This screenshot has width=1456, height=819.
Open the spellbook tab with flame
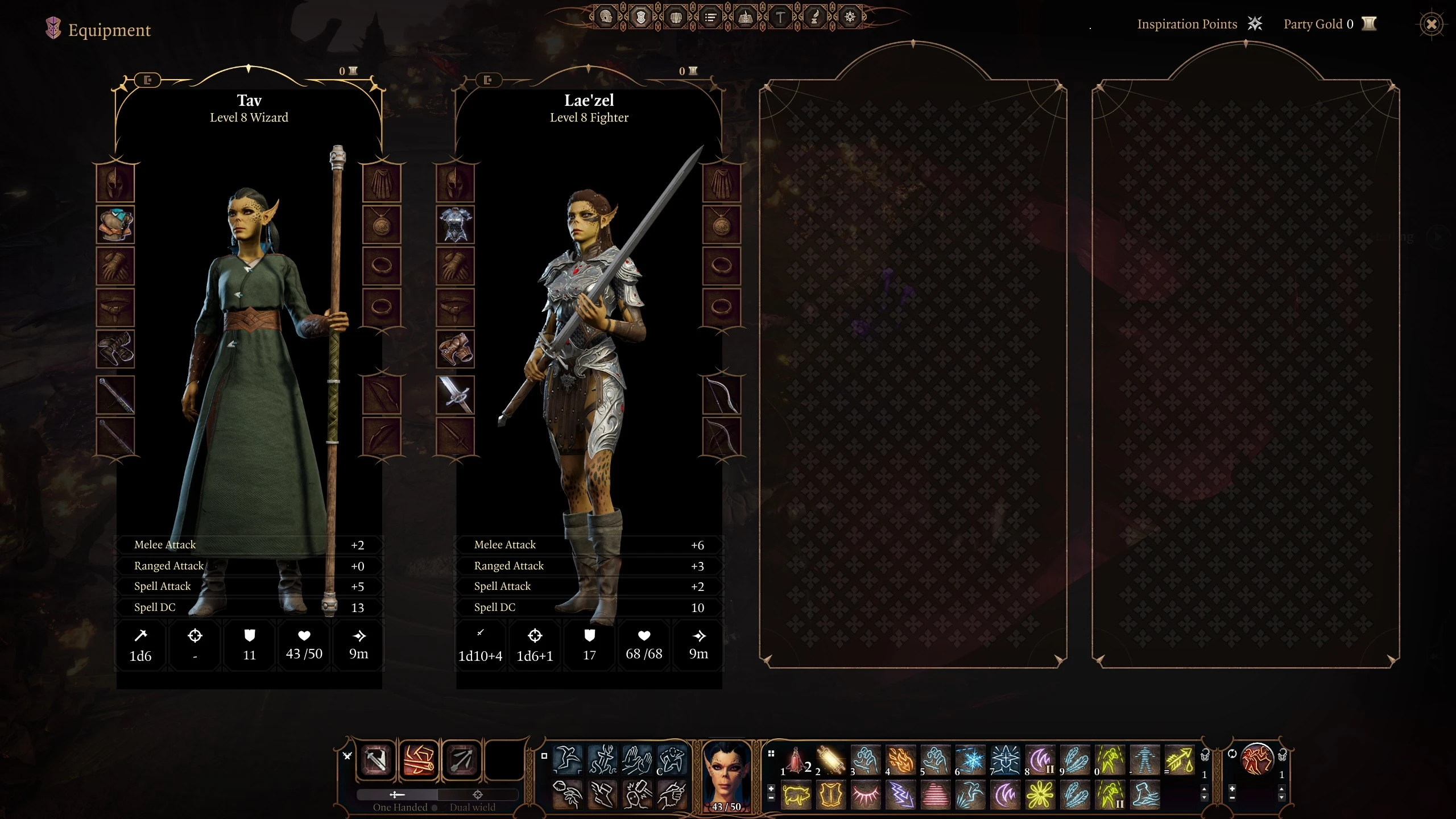click(x=745, y=17)
